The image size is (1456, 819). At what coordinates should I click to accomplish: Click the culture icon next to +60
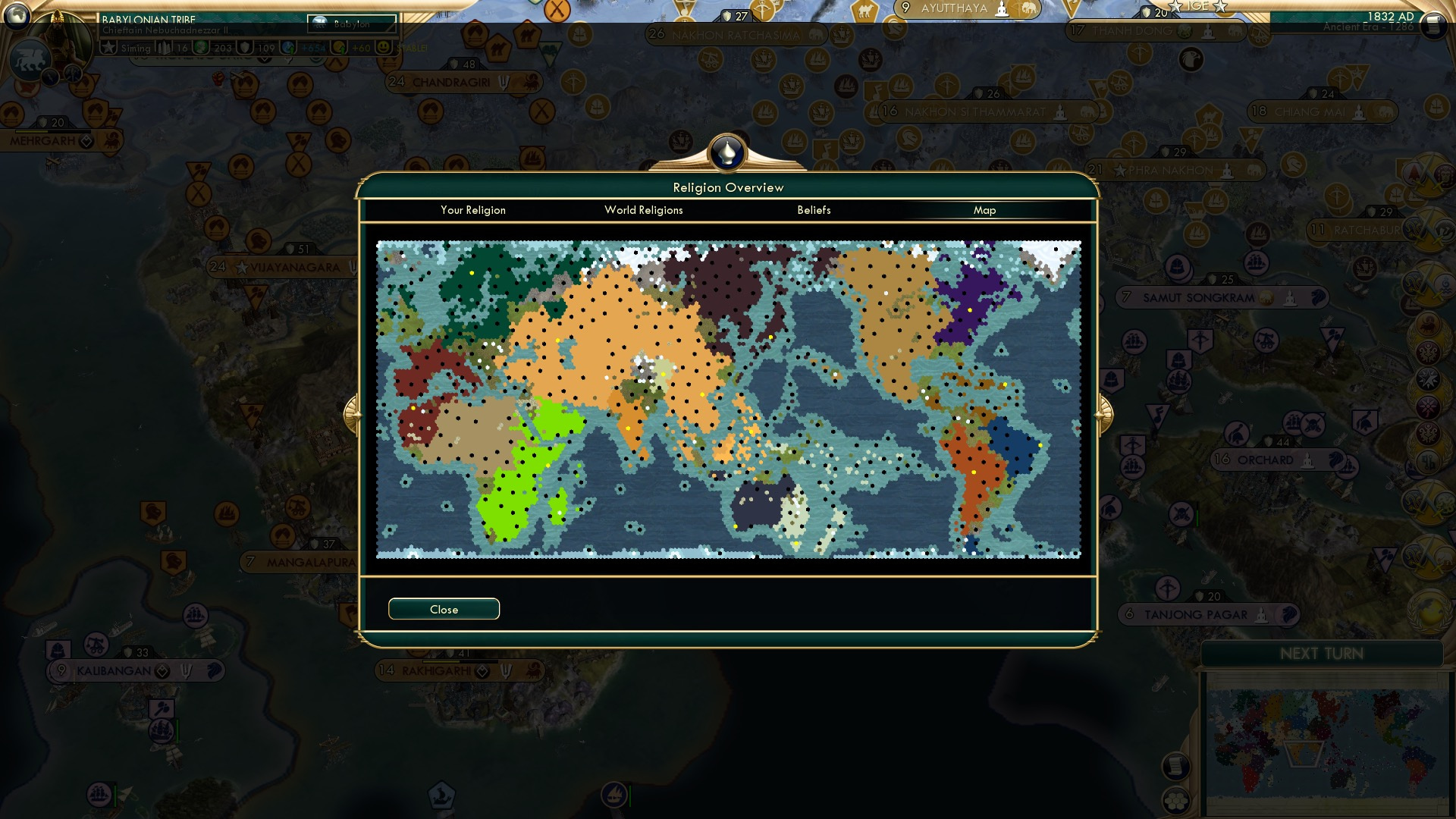pos(340,47)
